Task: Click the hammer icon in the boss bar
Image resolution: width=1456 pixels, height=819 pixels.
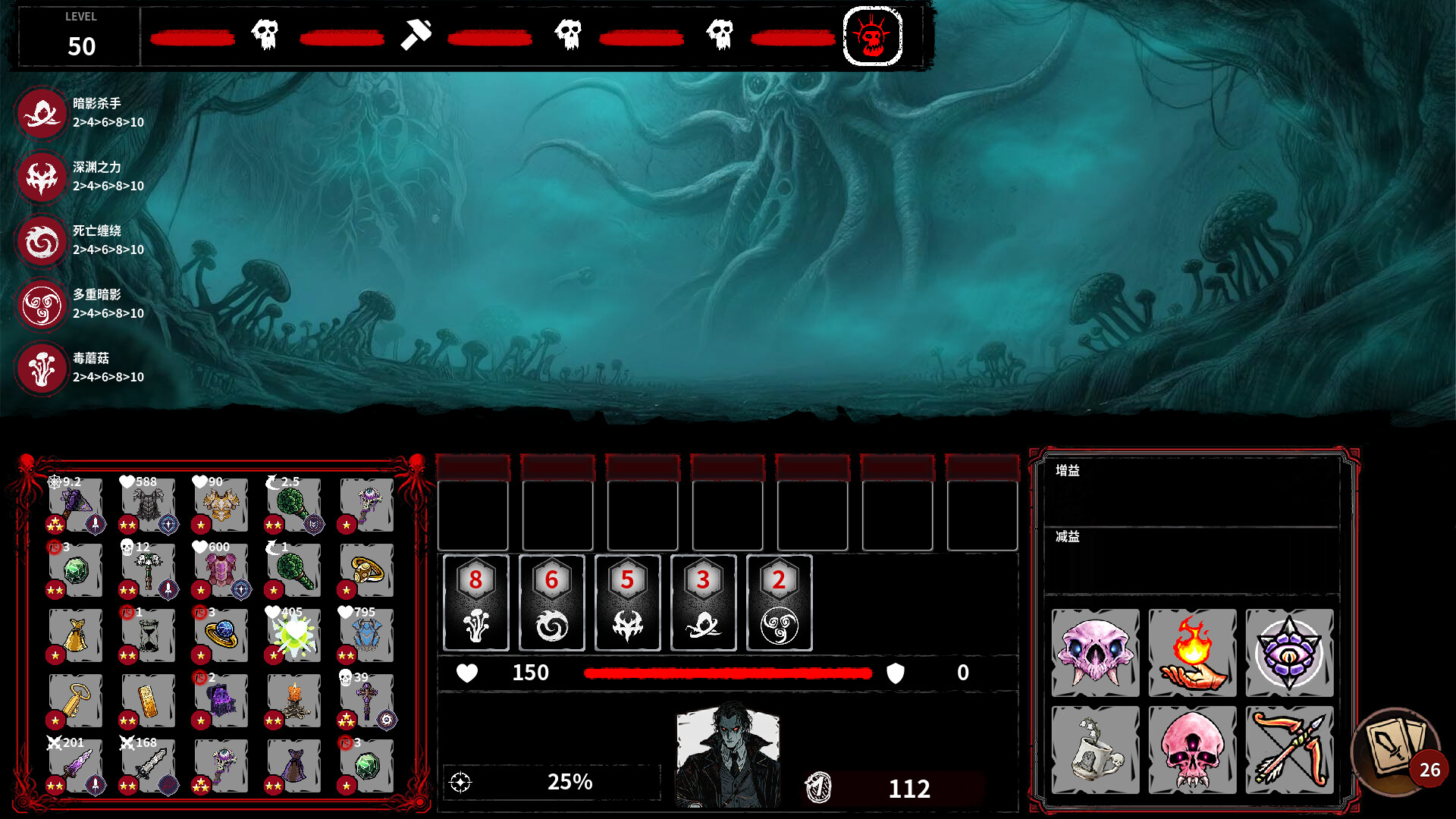Action: point(416,35)
